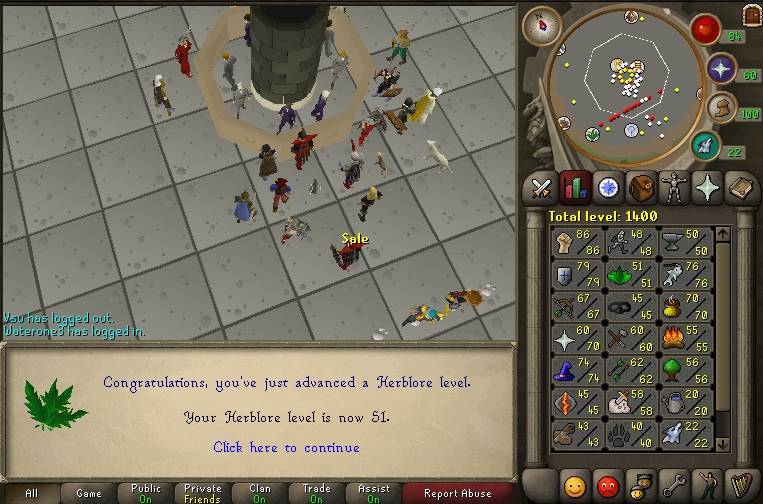Toggle the Trade chat filter
The width and height of the screenshot is (763, 504).
pos(317,493)
